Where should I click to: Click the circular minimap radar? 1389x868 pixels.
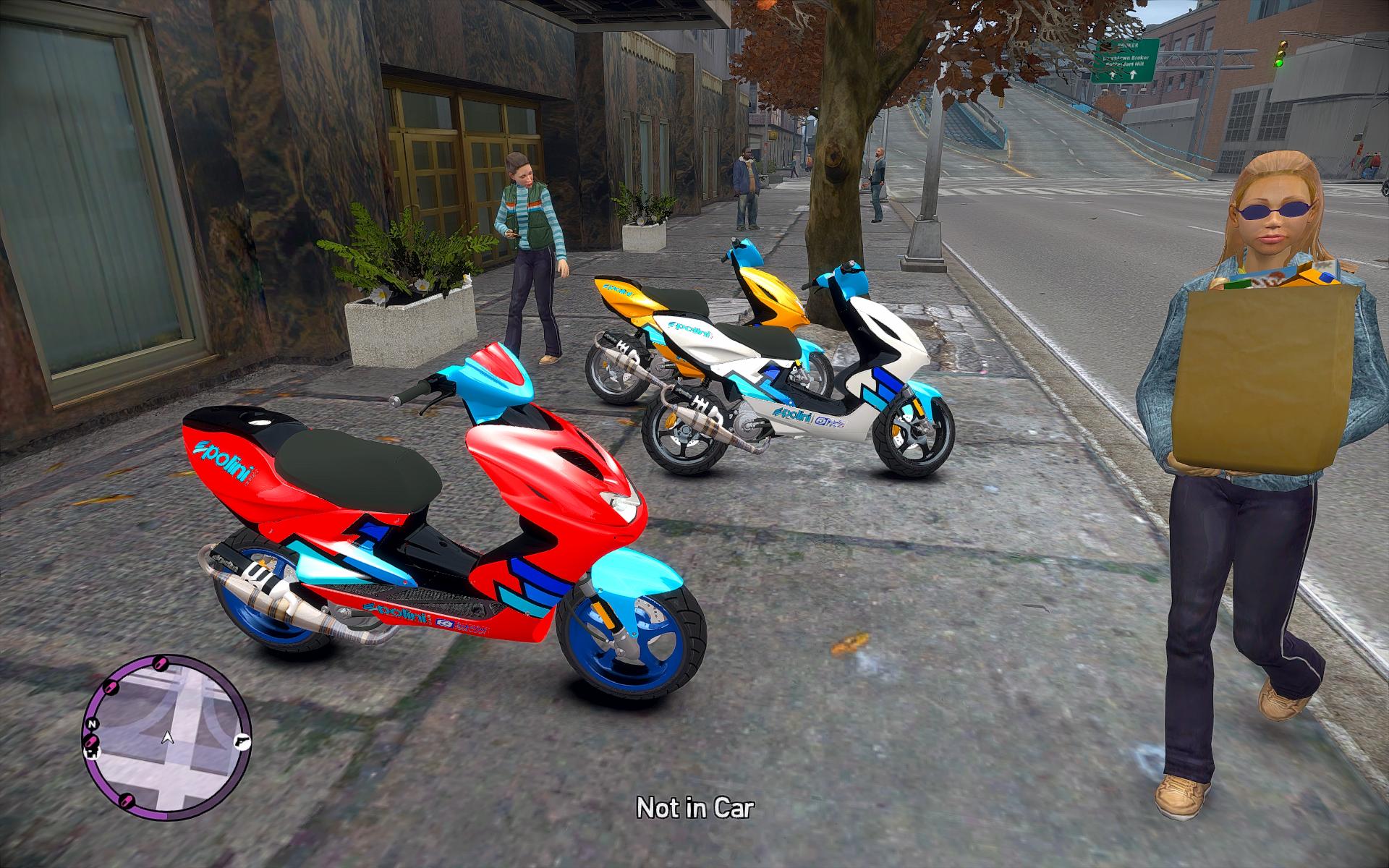click(168, 739)
